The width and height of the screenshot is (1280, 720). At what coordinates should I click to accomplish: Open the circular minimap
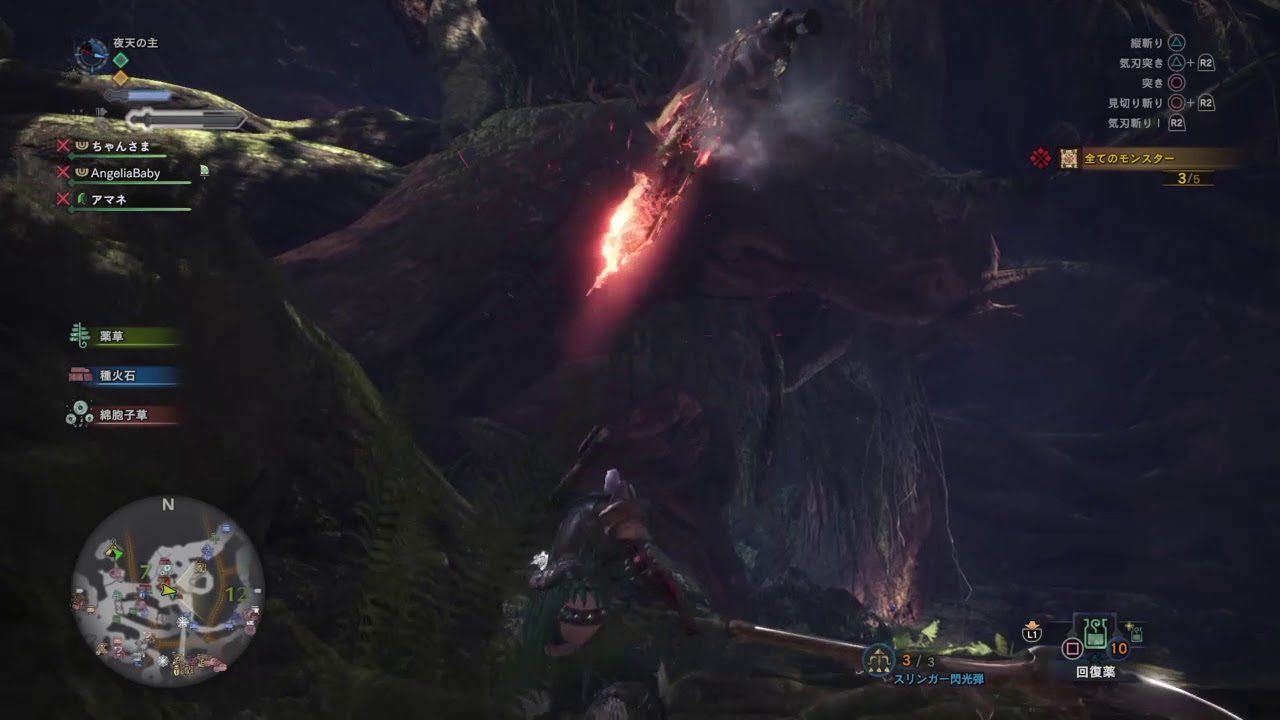[x=168, y=592]
